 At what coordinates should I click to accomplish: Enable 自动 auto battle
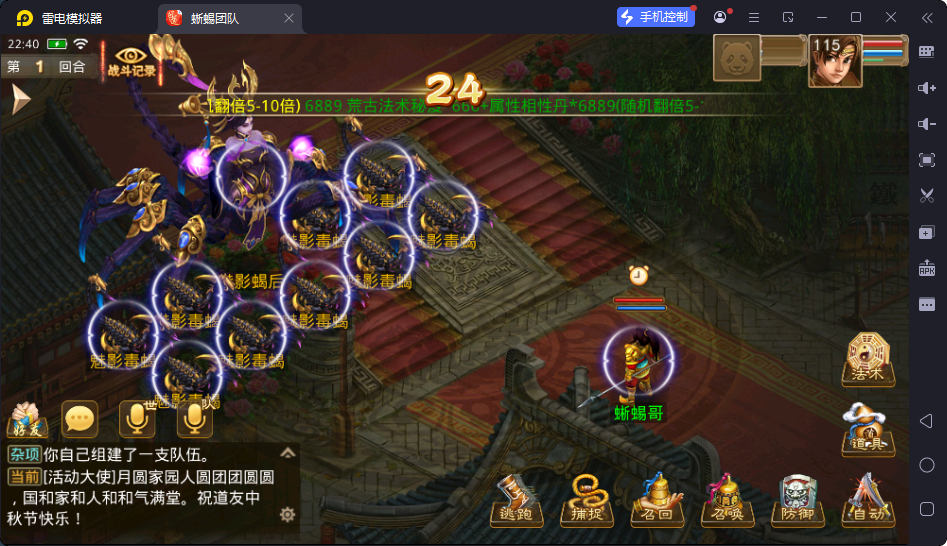click(866, 499)
